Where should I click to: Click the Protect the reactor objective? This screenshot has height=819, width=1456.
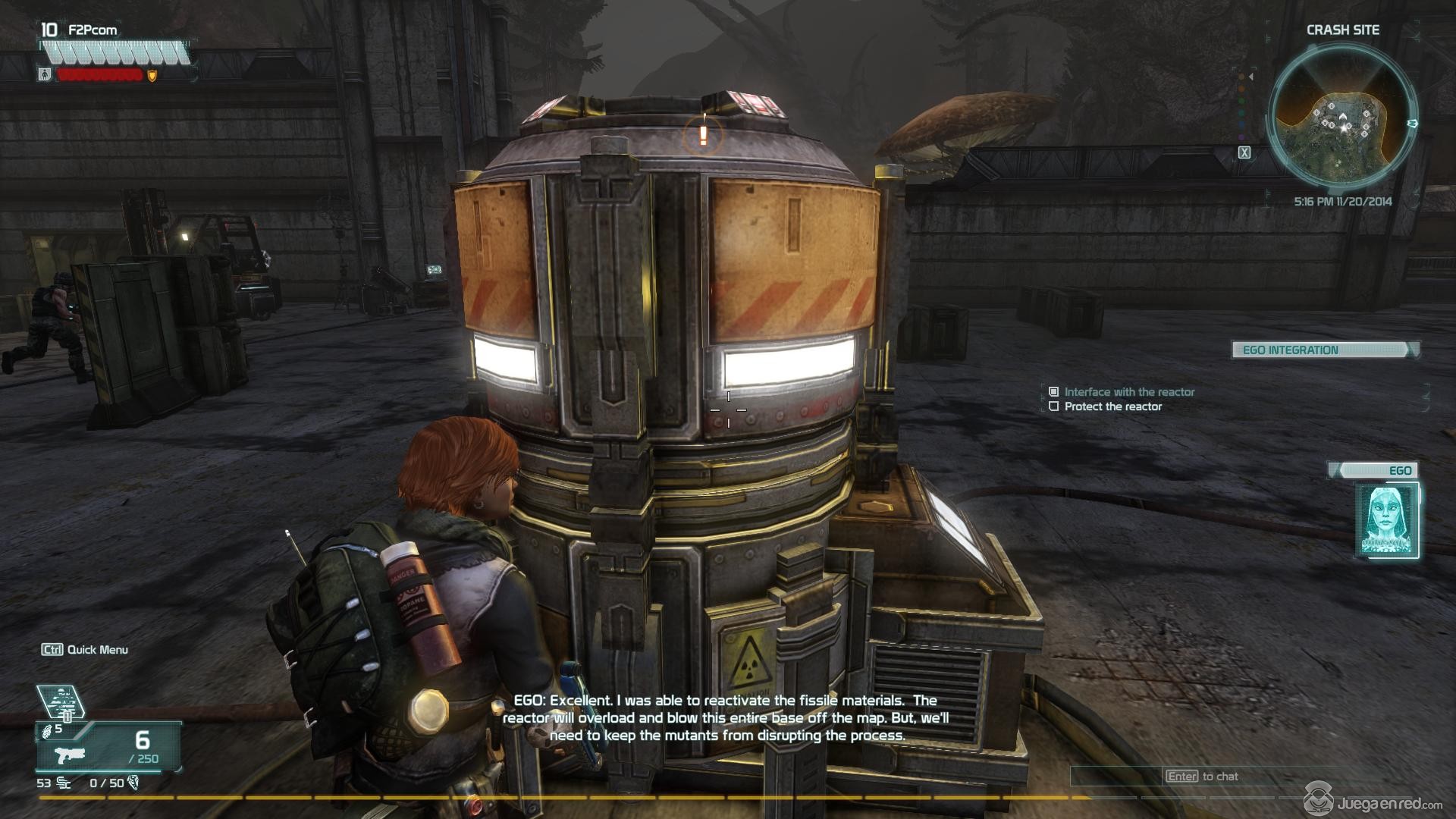(x=1112, y=406)
